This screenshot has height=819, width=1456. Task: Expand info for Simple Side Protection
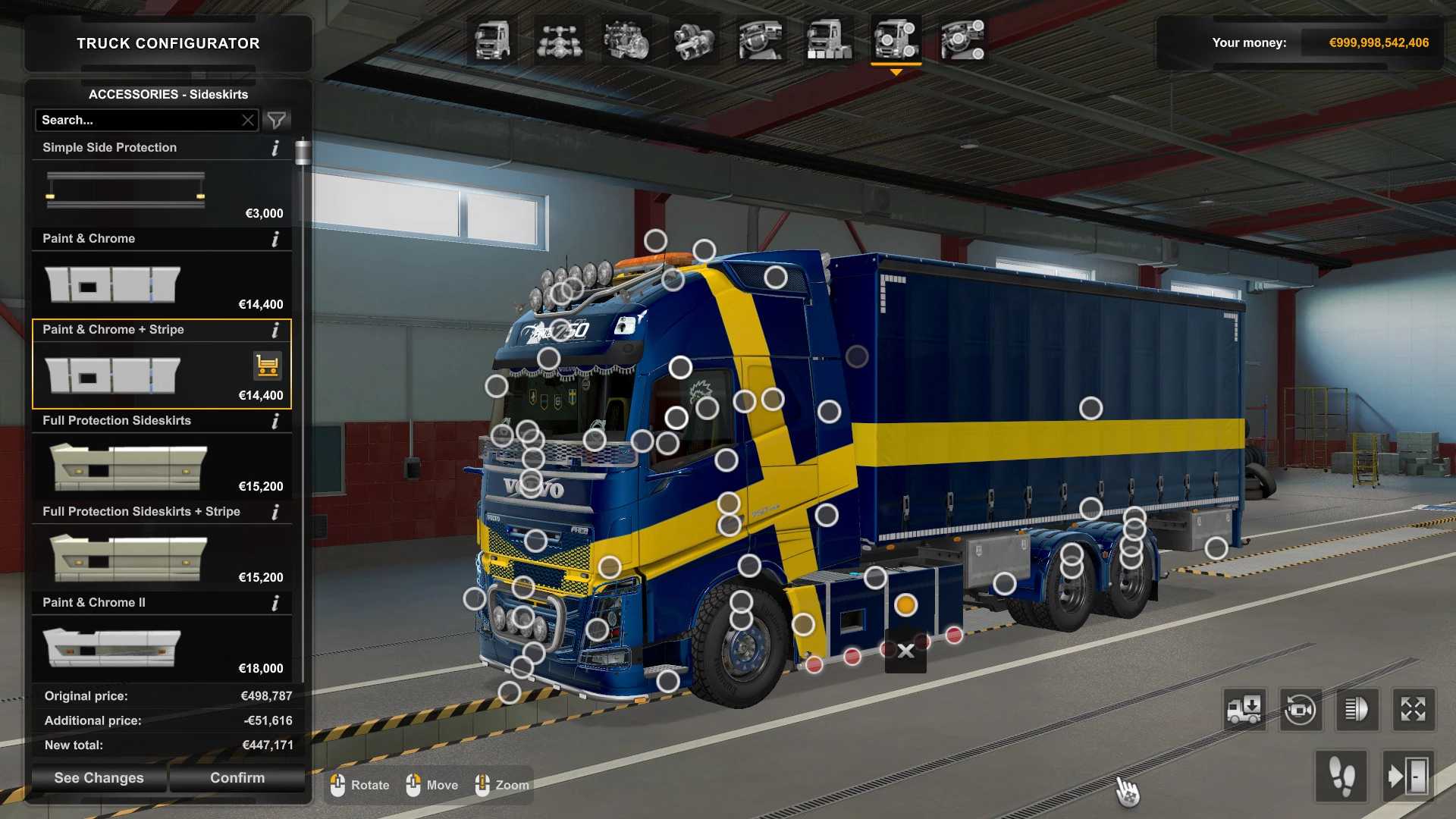point(276,149)
